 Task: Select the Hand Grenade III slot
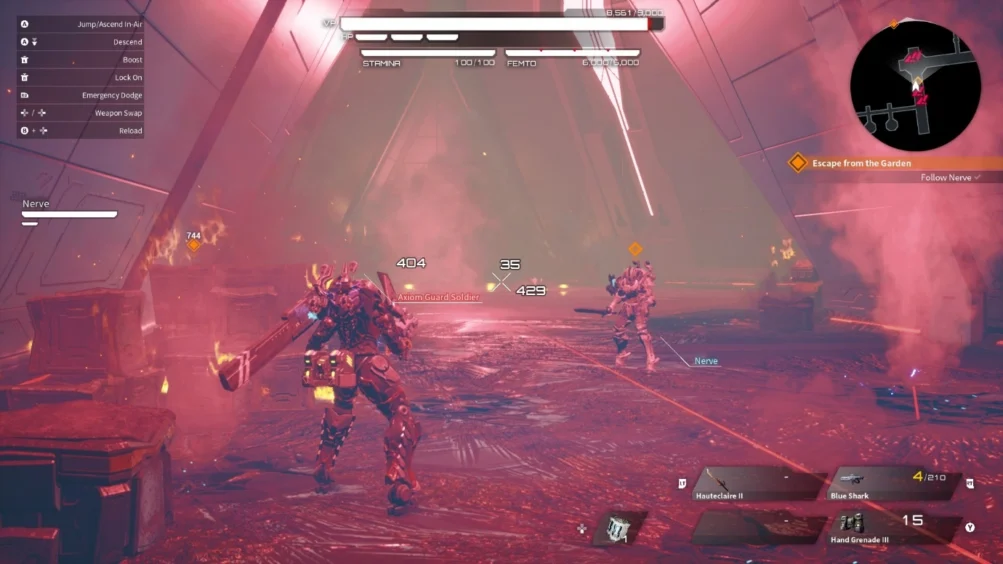[893, 527]
